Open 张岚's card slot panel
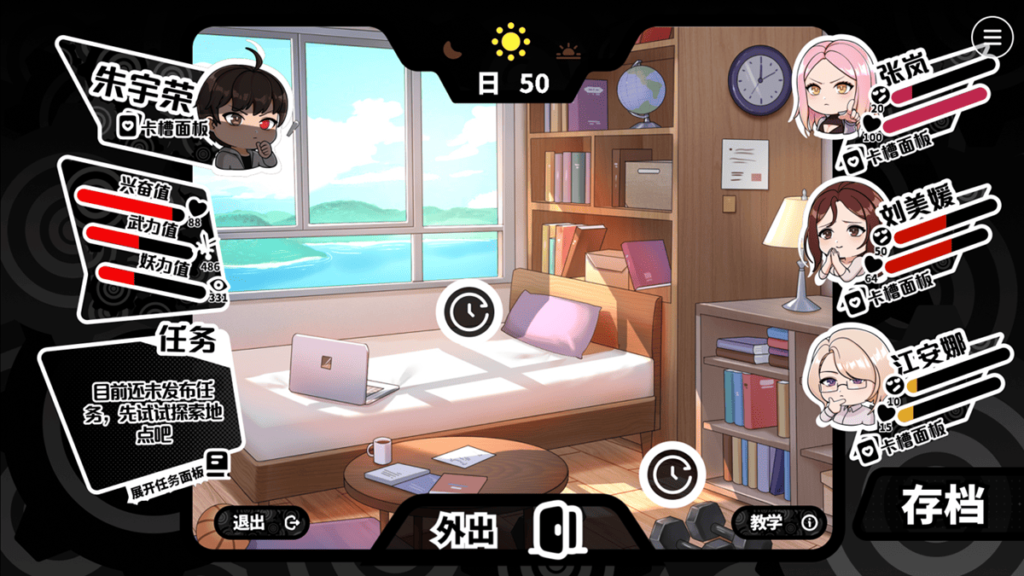1024x576 pixels. coord(892,159)
